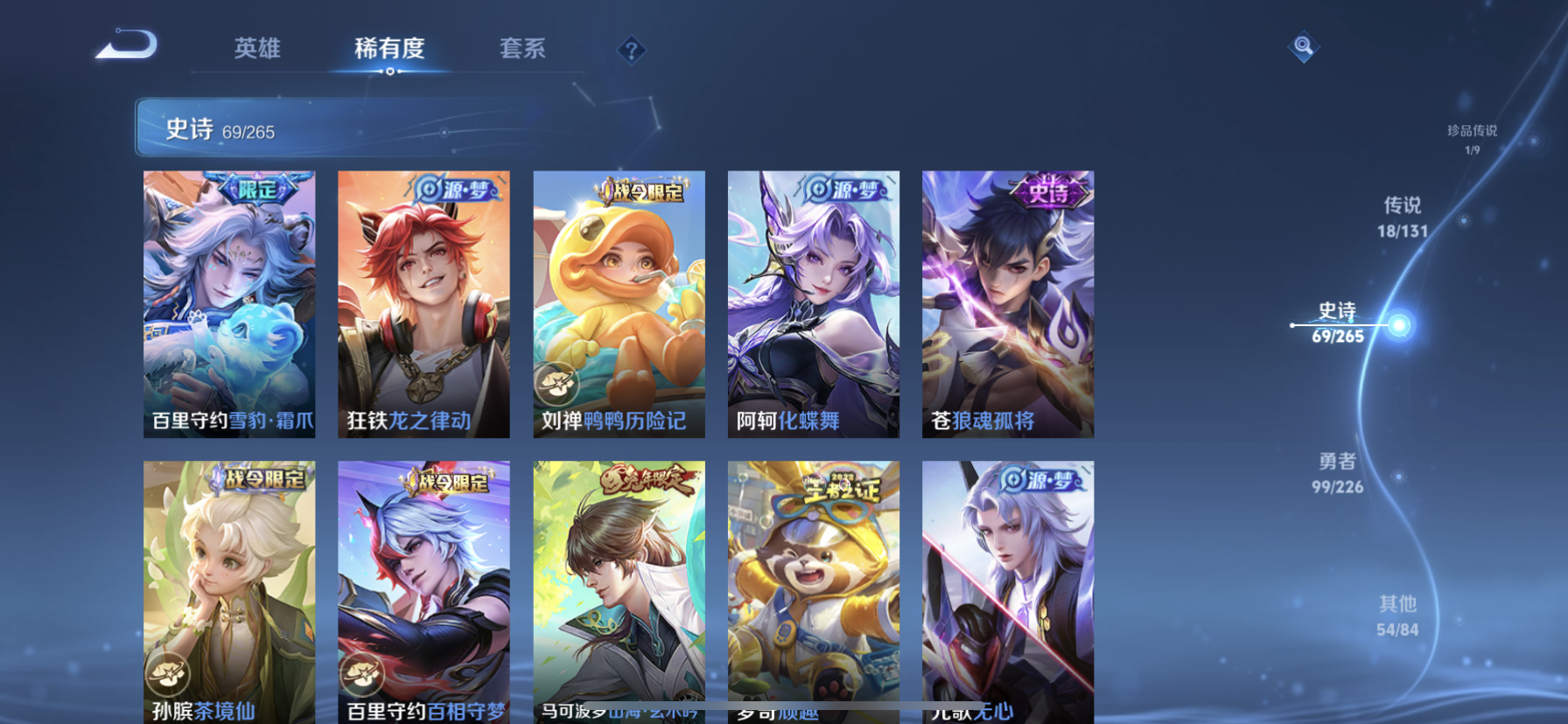Viewport: 1568px width, 724px height.
Task: Switch to the 套系 tab
Action: [x=523, y=50]
